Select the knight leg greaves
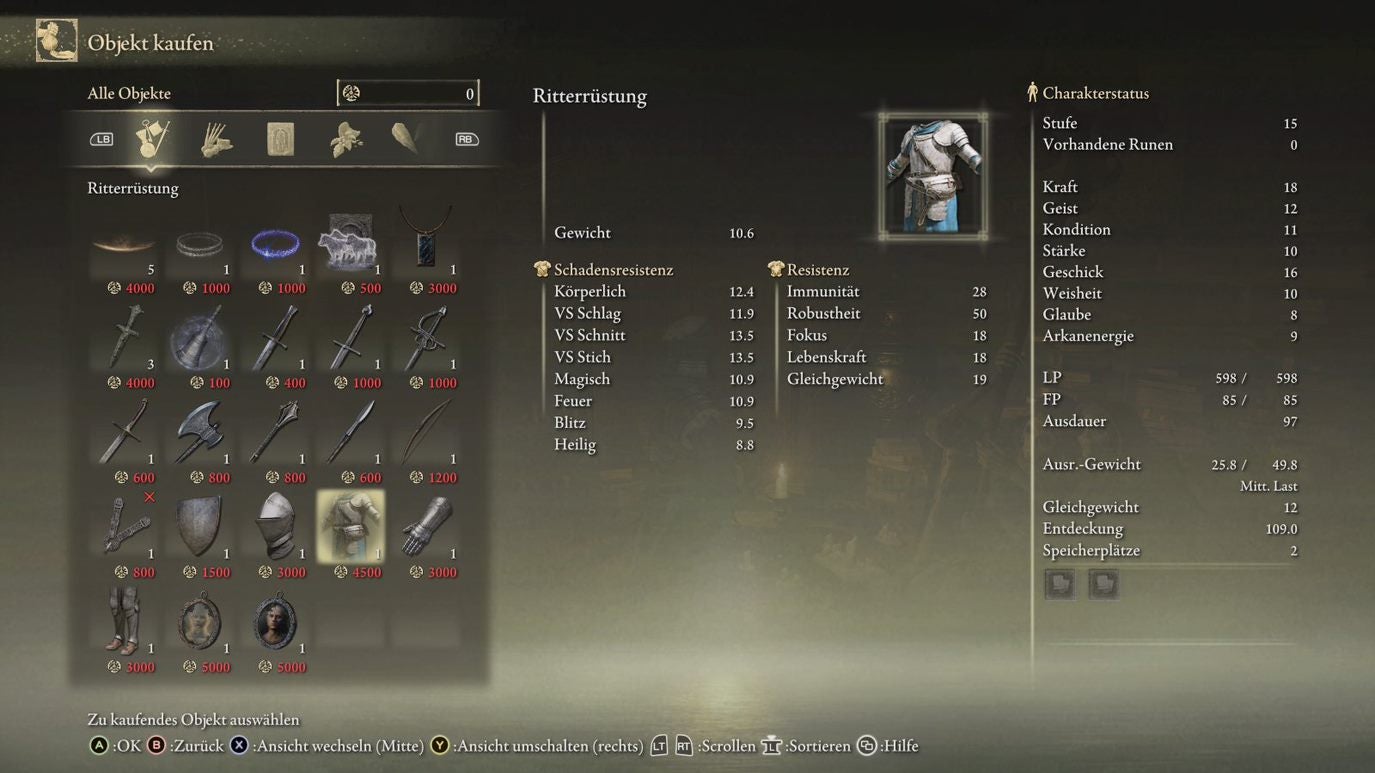Screen dimensions: 1375x773 click(x=124, y=621)
